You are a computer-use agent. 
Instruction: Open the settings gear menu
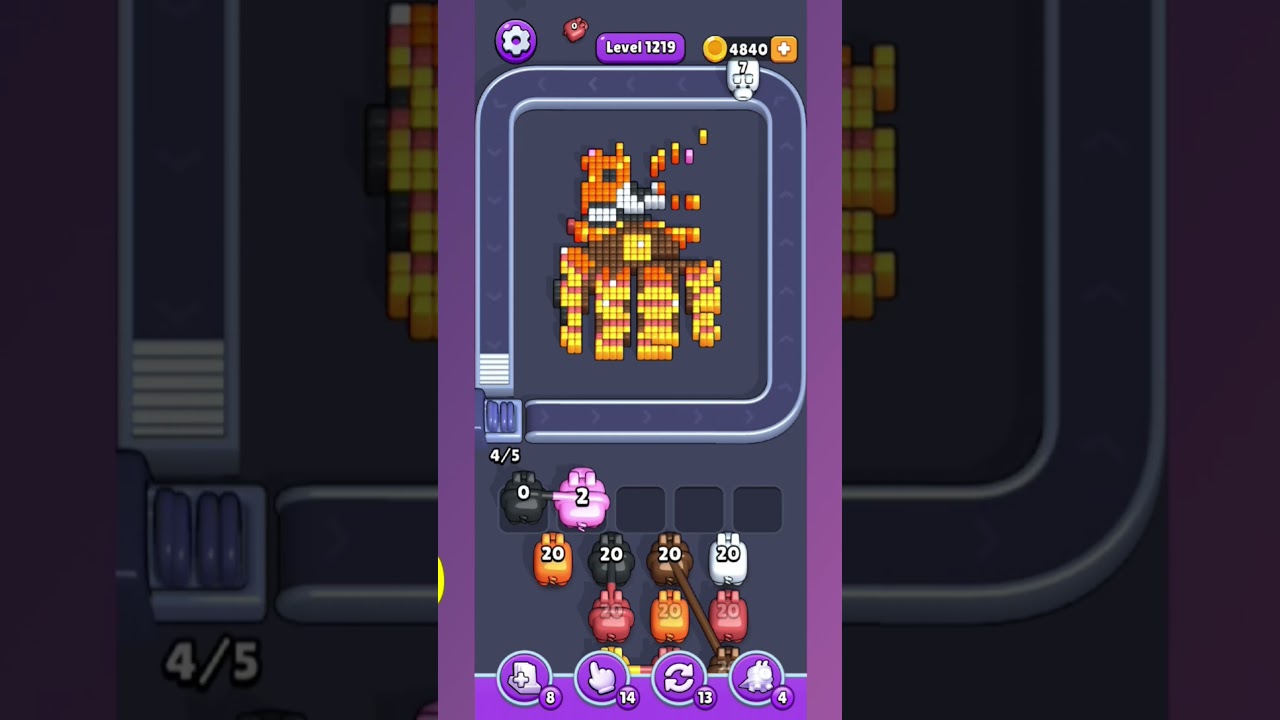click(517, 42)
